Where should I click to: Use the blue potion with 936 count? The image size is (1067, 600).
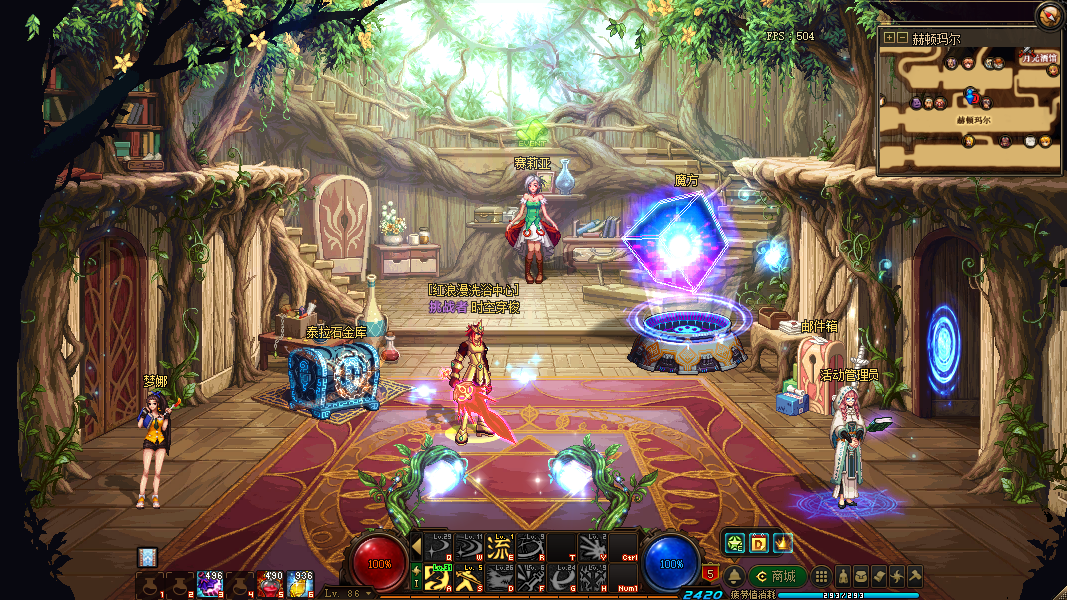[x=302, y=583]
